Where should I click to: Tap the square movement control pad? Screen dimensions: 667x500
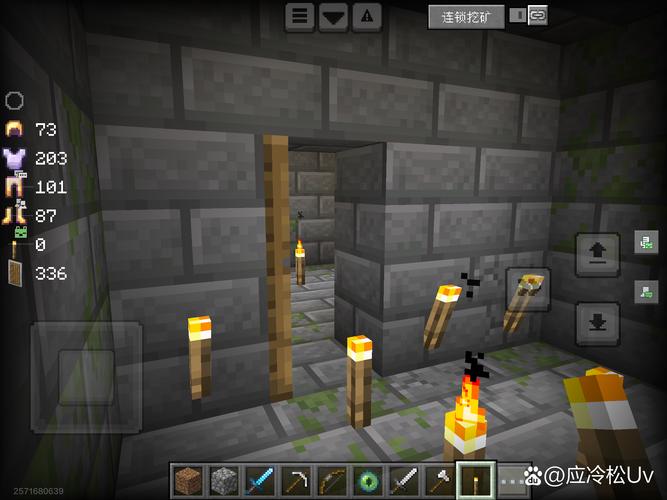pos(86,377)
